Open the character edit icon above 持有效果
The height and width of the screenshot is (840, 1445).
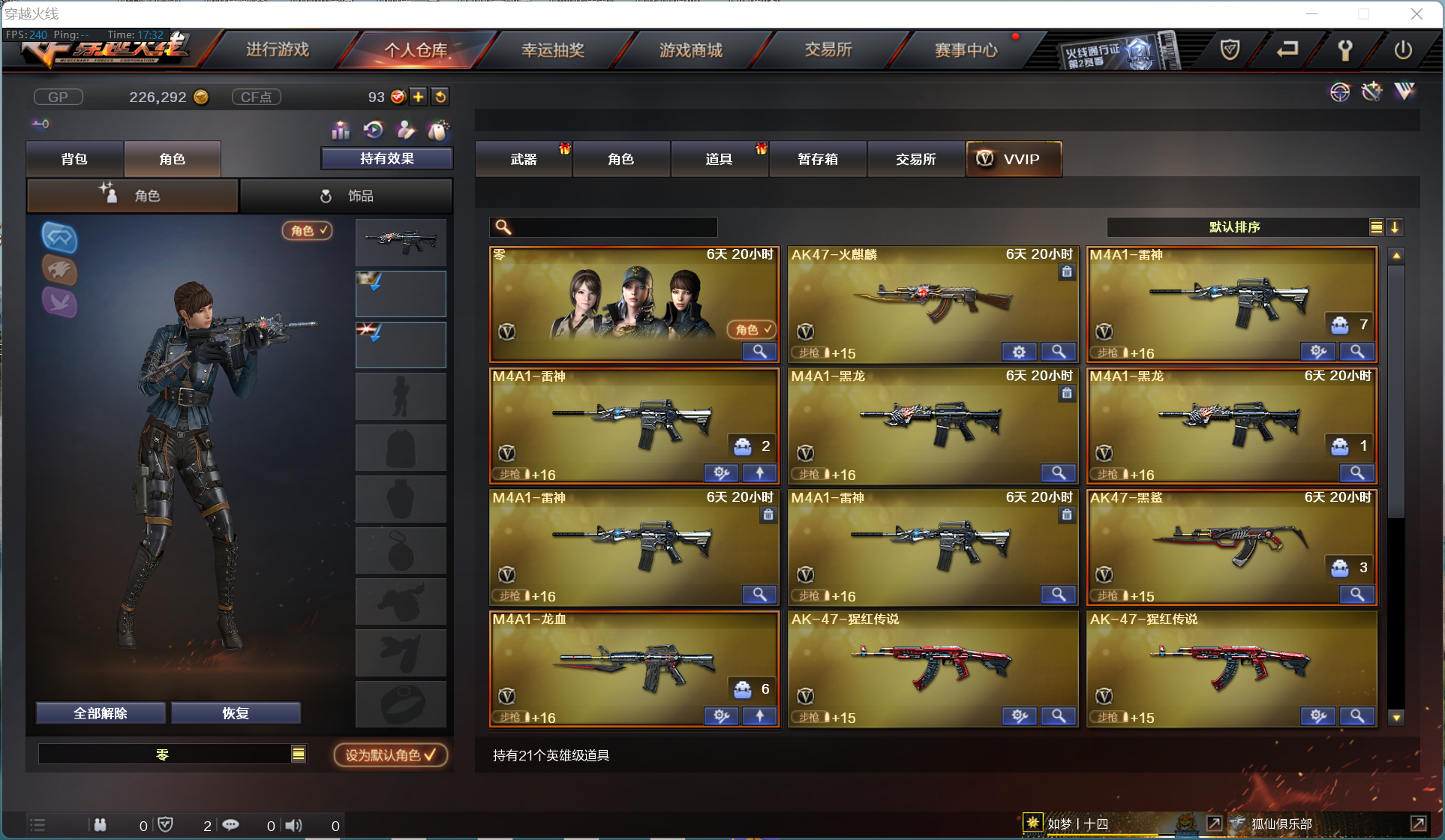tap(406, 130)
